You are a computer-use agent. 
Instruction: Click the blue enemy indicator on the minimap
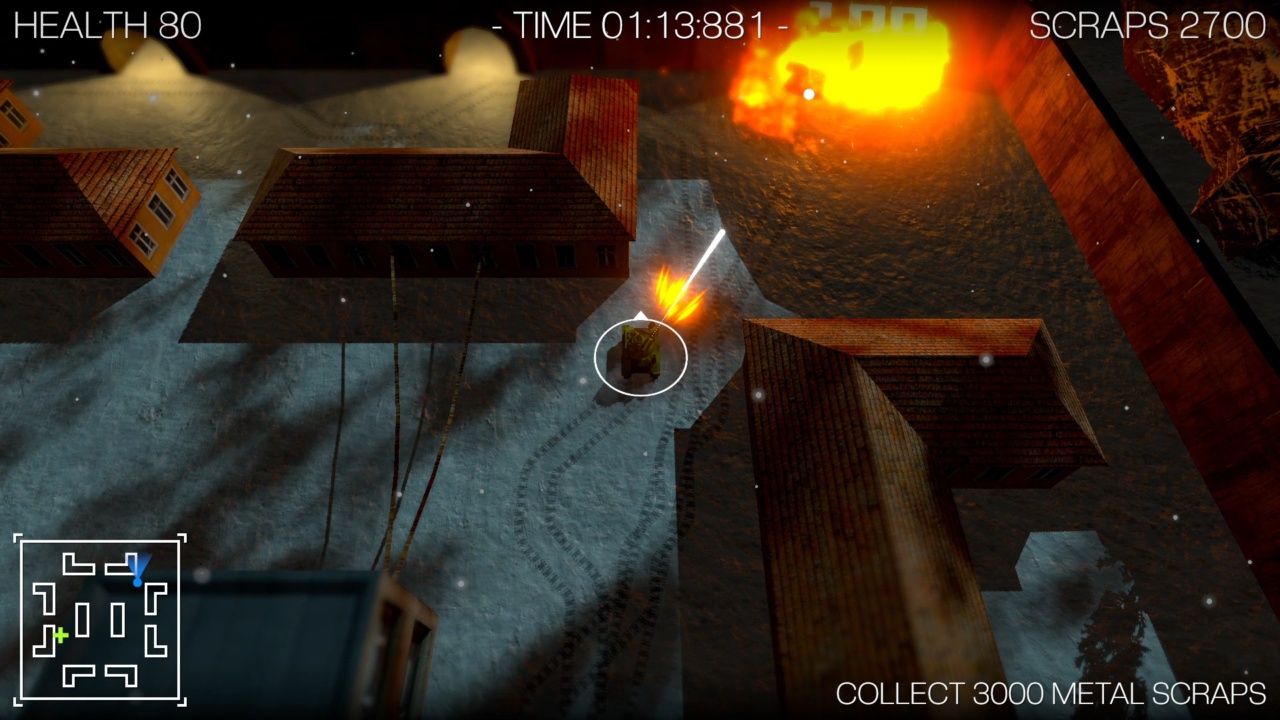[138, 582]
